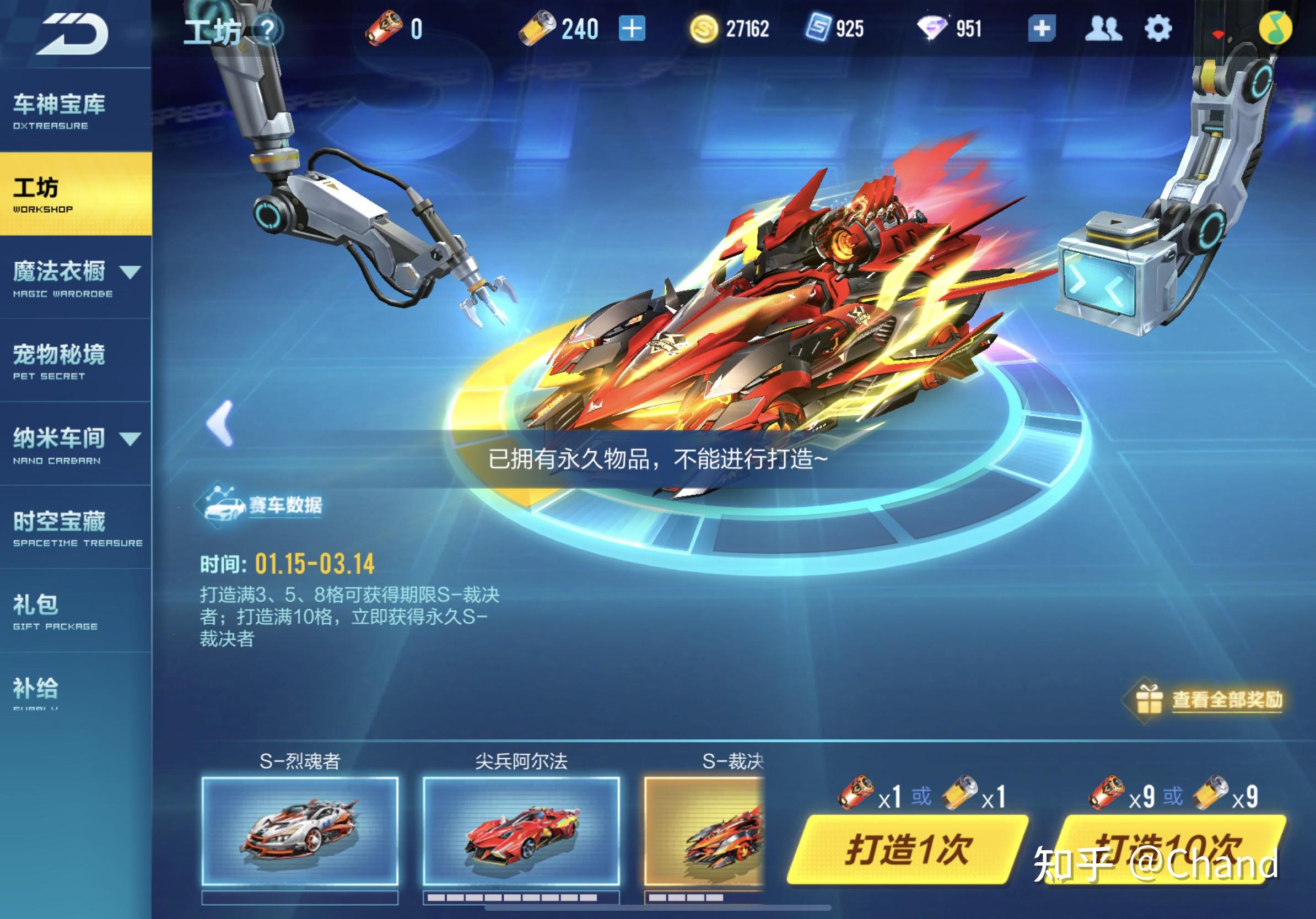Screen dimensions: 1316x919
Task: Click the blue plus to buy batteries
Action: point(631,26)
